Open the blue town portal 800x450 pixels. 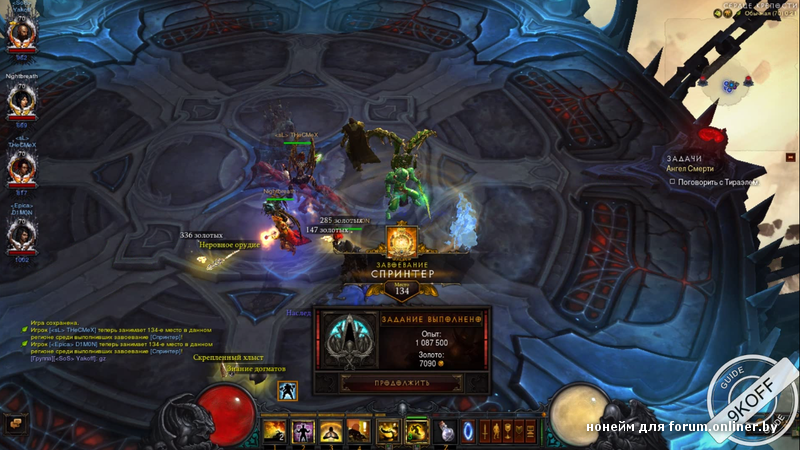pos(469,431)
